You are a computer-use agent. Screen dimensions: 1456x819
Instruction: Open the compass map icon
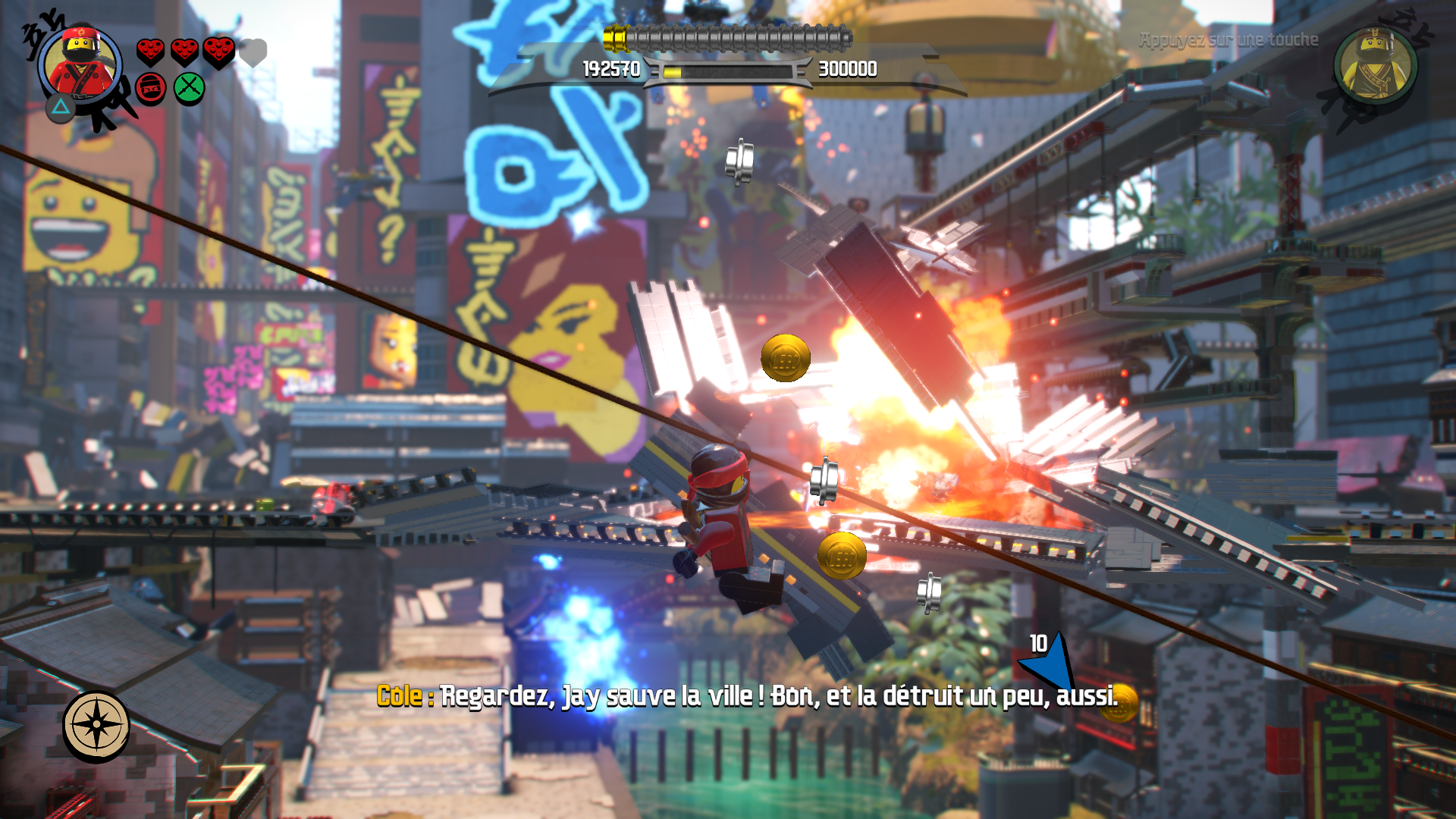[96, 725]
